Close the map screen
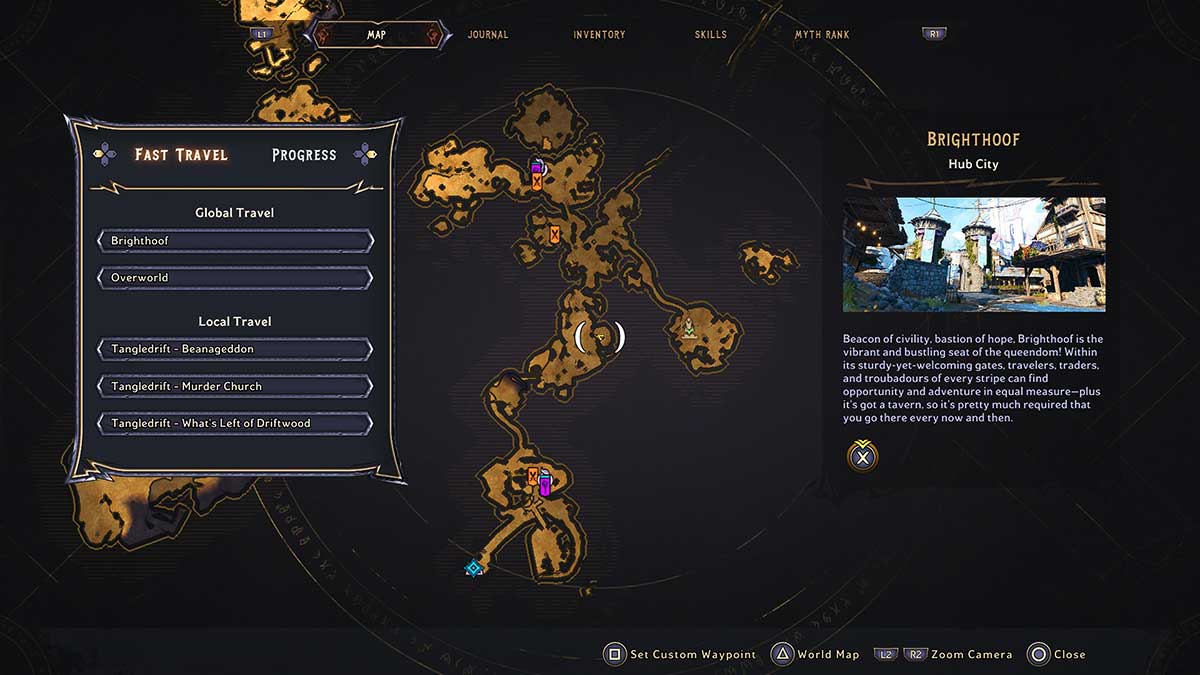This screenshot has width=1200, height=675. (1056, 655)
